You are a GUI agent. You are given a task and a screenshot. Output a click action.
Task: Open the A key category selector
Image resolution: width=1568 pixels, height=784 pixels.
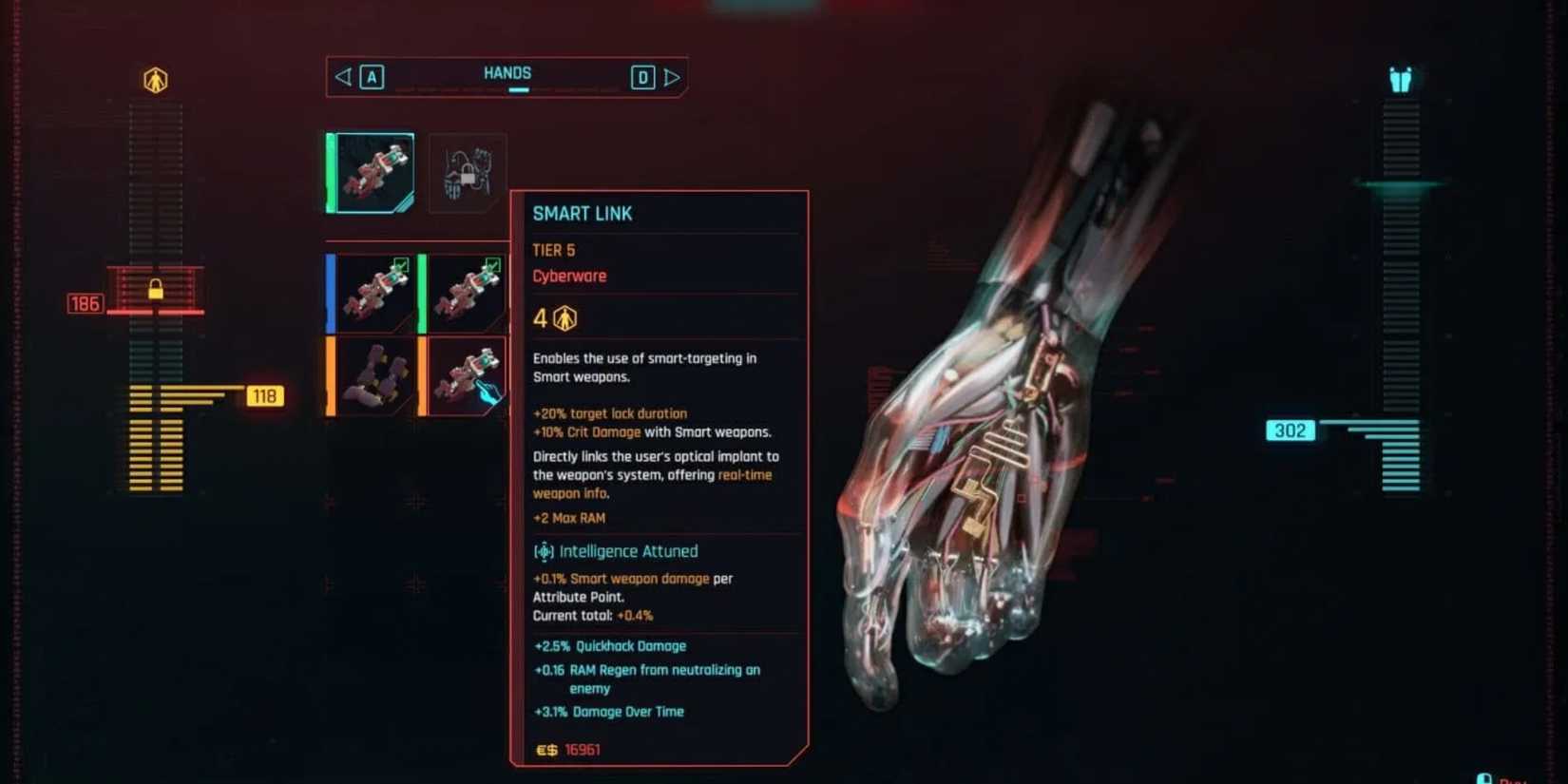click(371, 76)
